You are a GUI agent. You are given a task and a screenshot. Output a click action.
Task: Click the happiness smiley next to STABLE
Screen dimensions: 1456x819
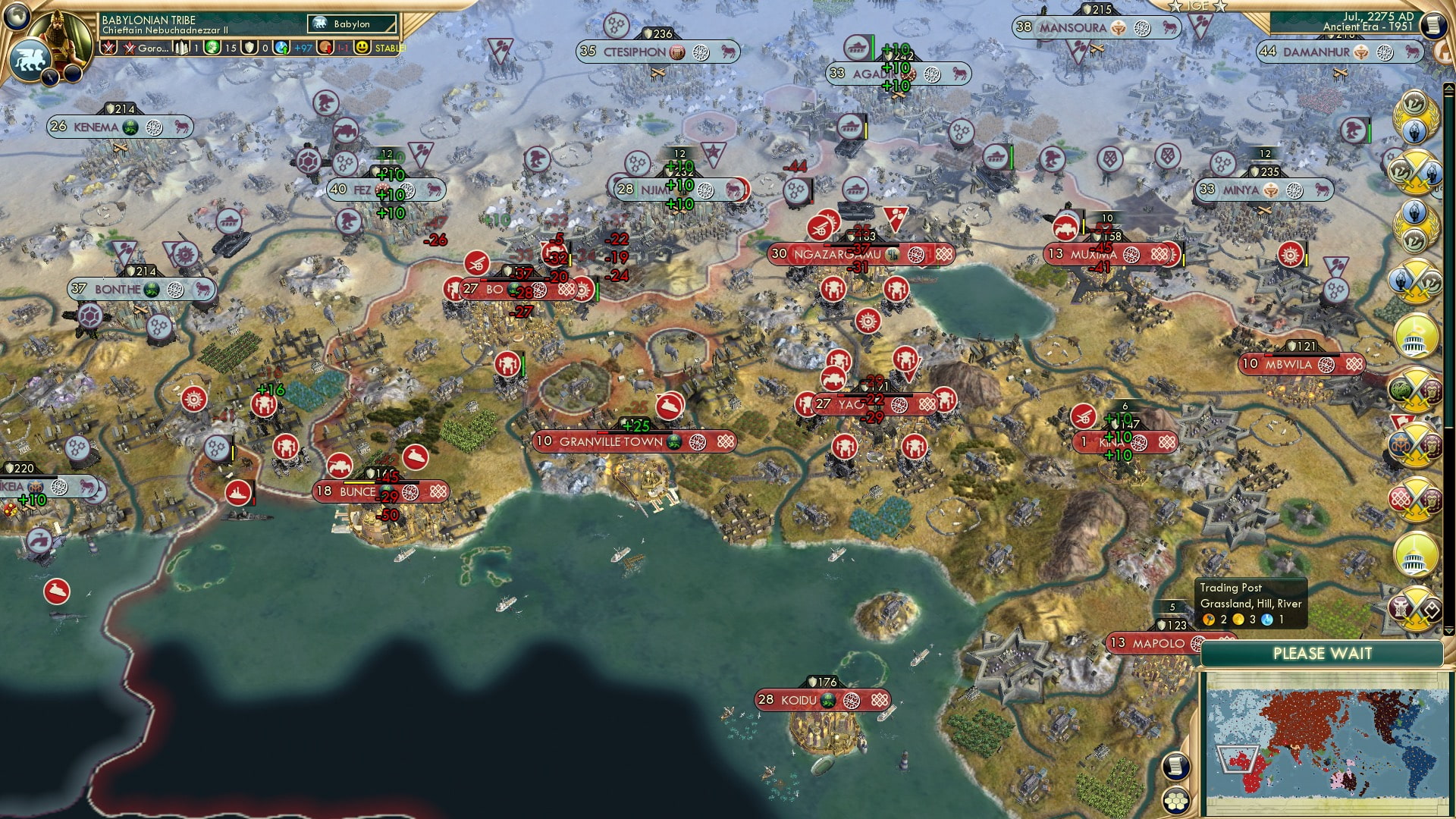point(362,48)
